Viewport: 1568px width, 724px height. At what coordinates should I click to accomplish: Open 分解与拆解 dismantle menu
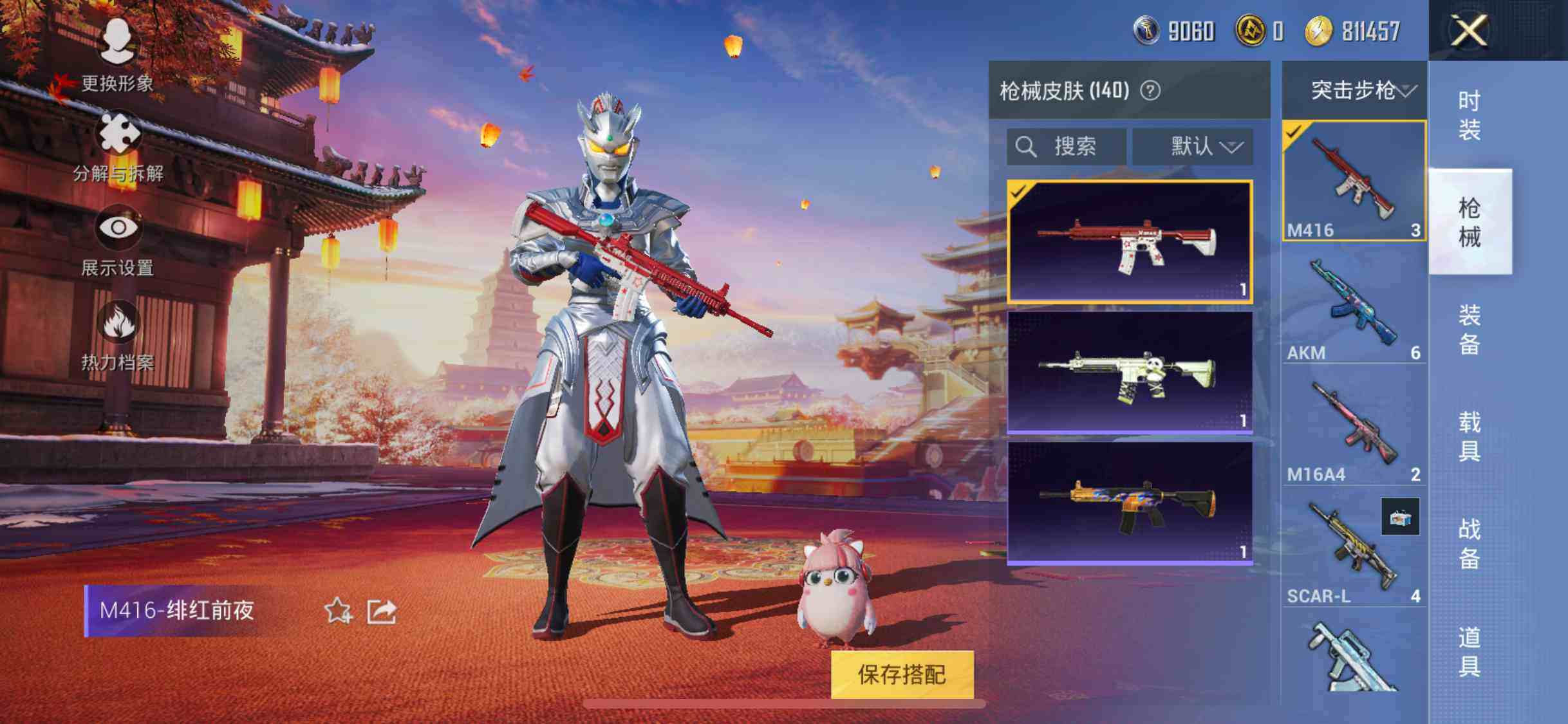click(x=118, y=146)
